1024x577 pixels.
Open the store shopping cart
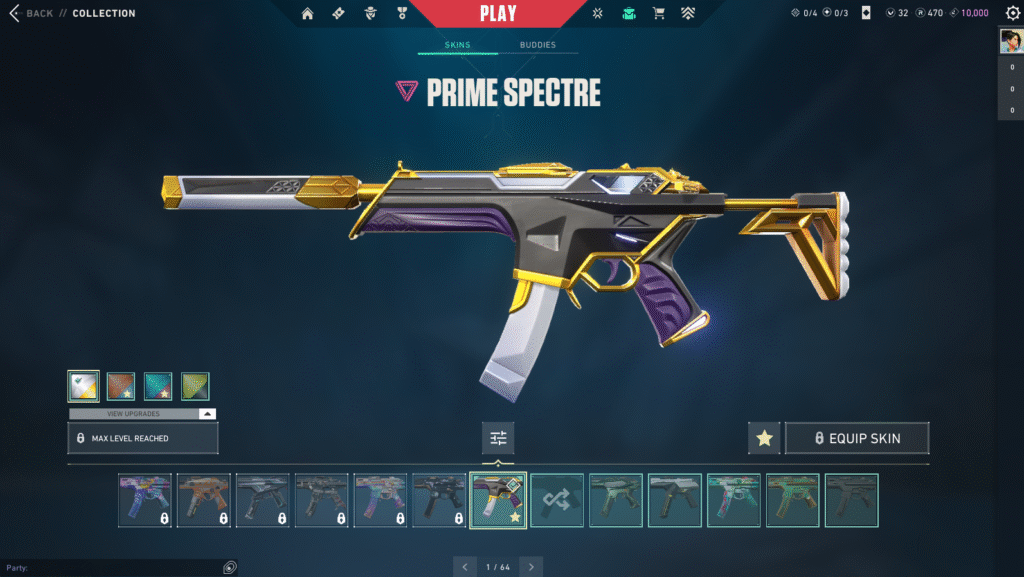(x=658, y=14)
